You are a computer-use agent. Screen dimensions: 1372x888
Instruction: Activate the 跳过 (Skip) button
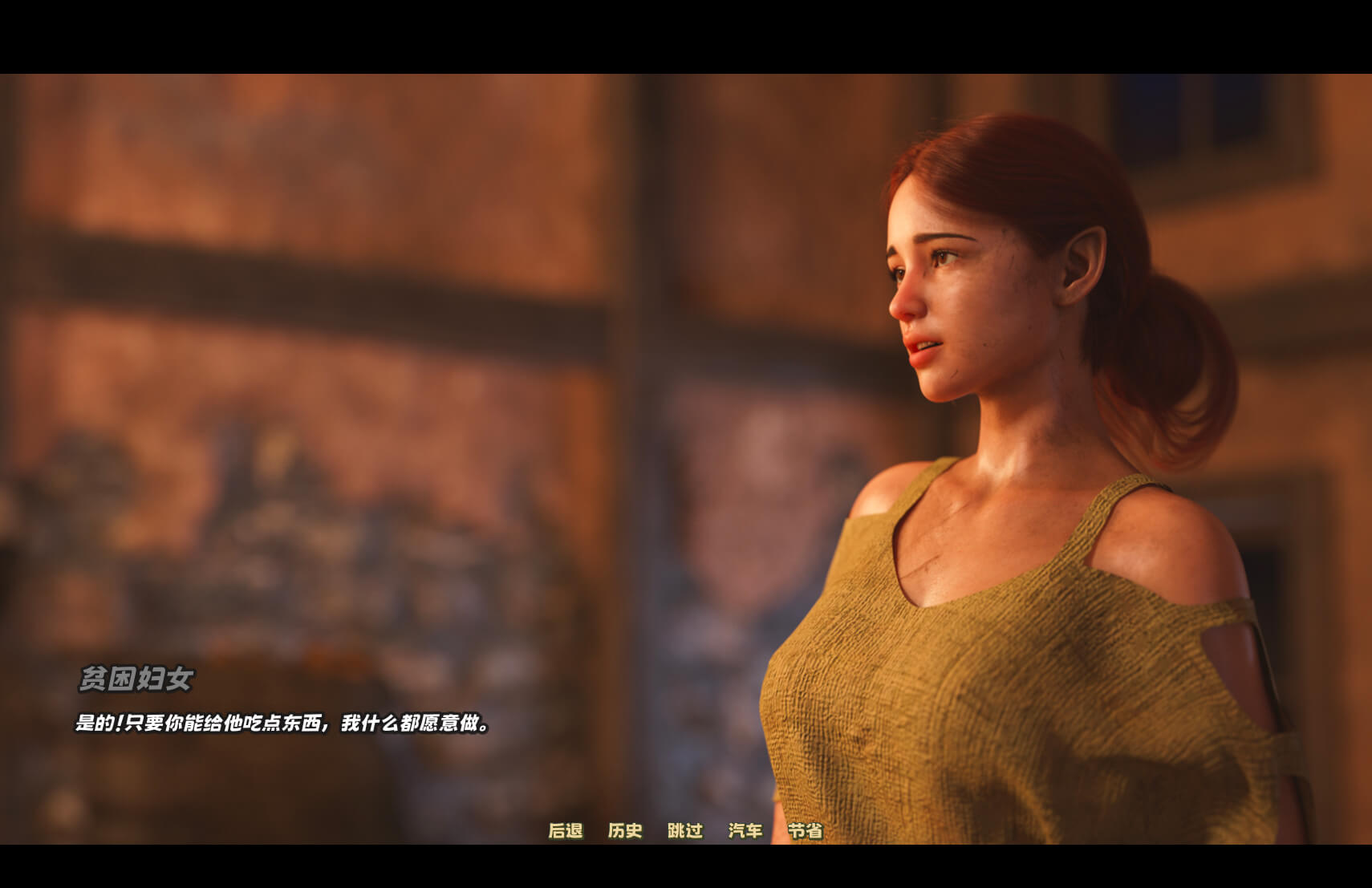[685, 831]
